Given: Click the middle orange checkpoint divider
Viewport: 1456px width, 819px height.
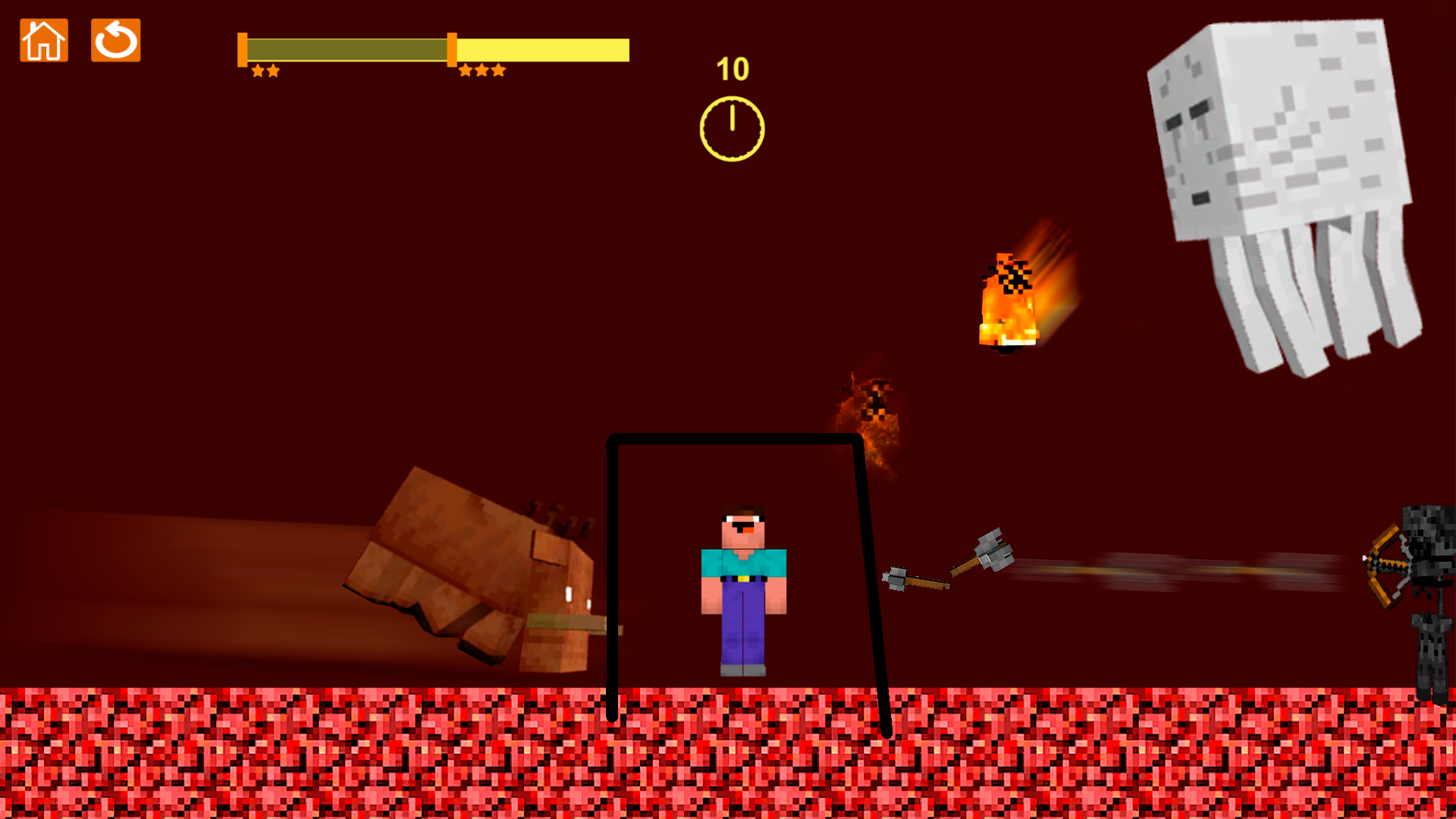Looking at the screenshot, I should (453, 49).
